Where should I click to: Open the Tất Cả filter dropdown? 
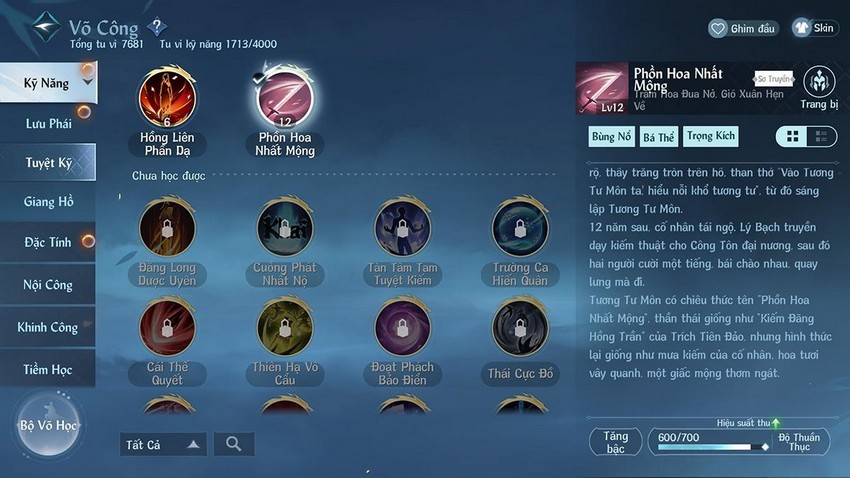163,444
